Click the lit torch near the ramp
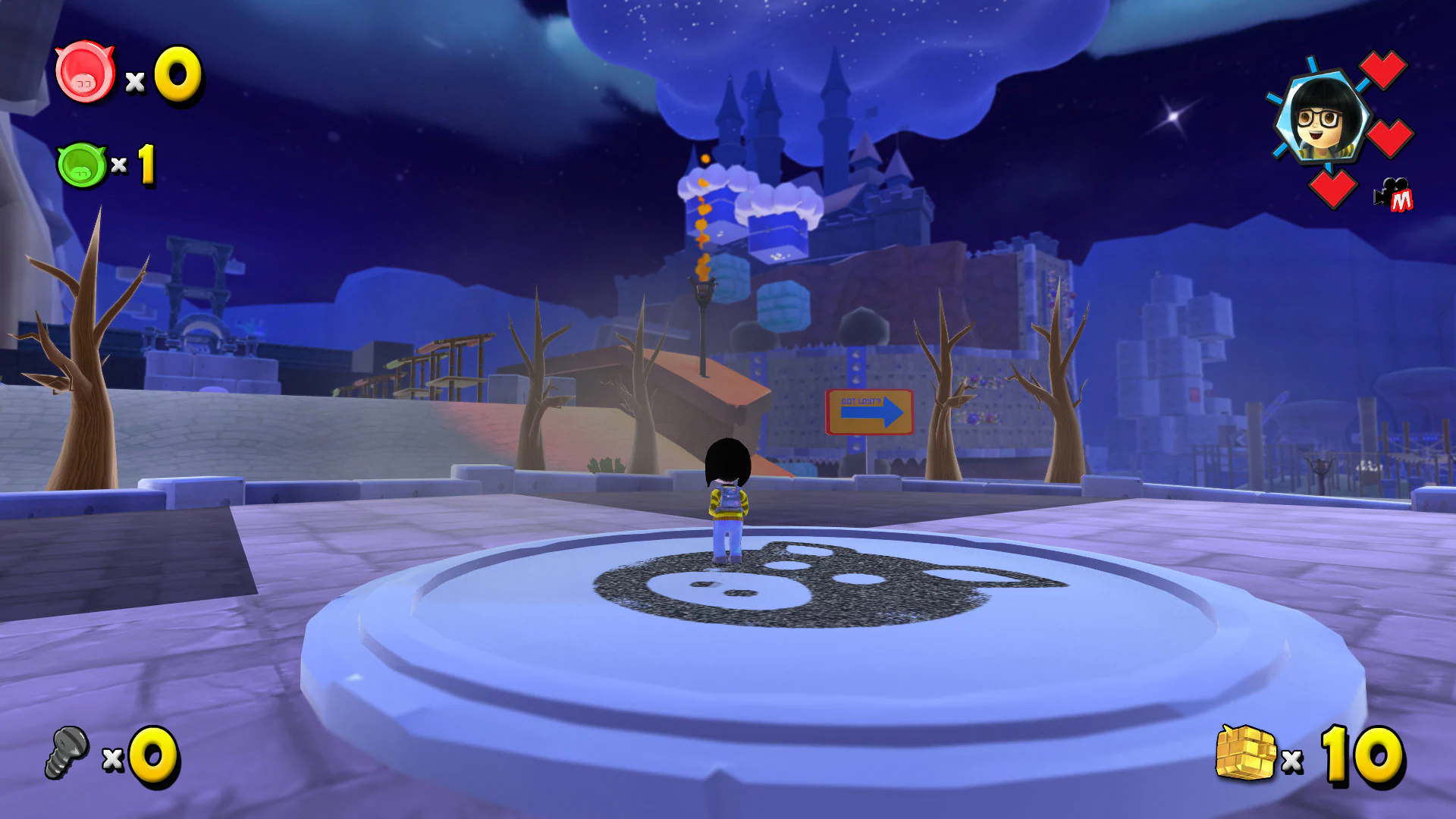Screen dimensions: 1456x819 point(703,290)
